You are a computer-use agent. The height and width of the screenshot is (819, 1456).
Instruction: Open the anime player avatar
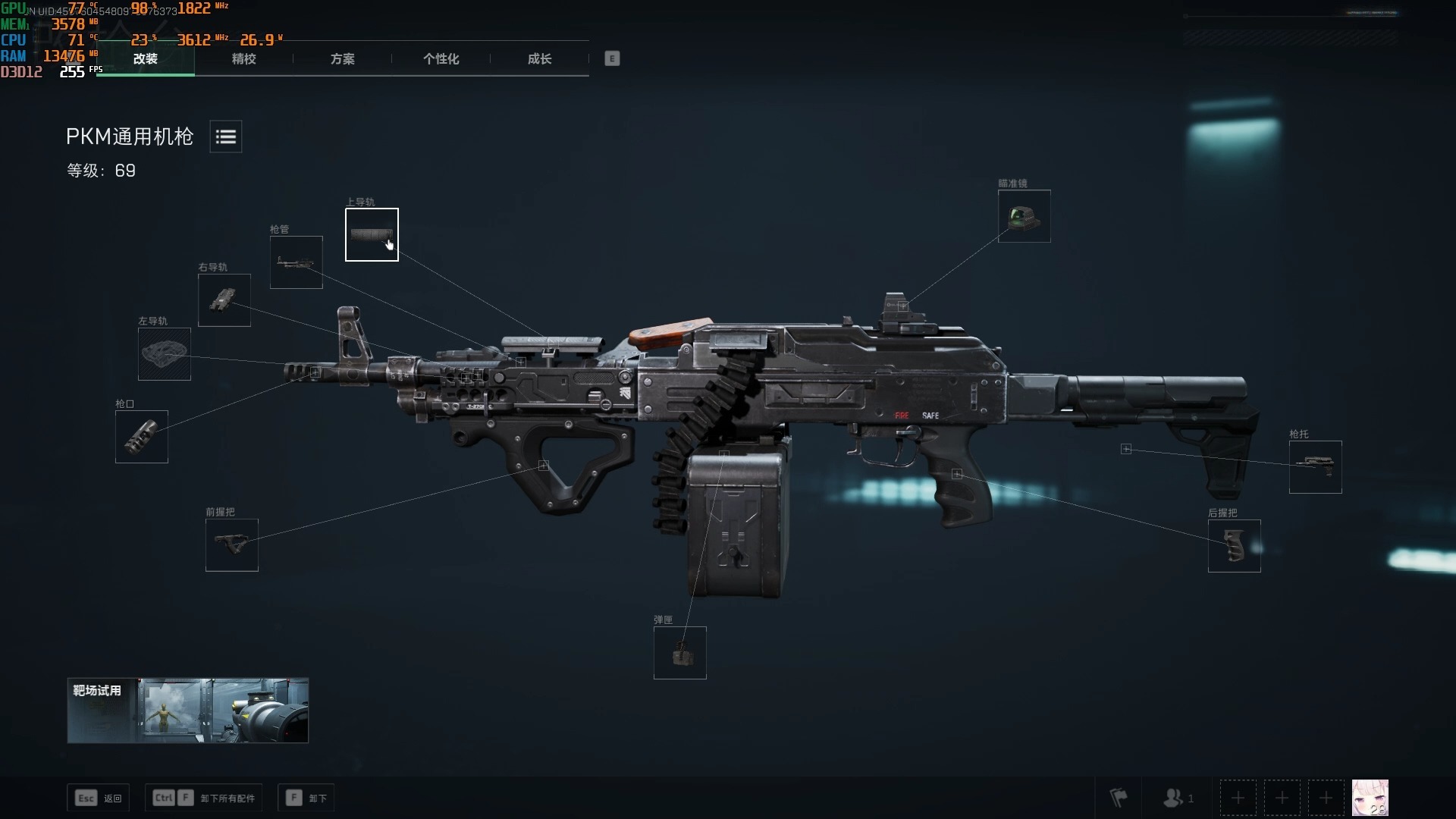click(x=1370, y=798)
